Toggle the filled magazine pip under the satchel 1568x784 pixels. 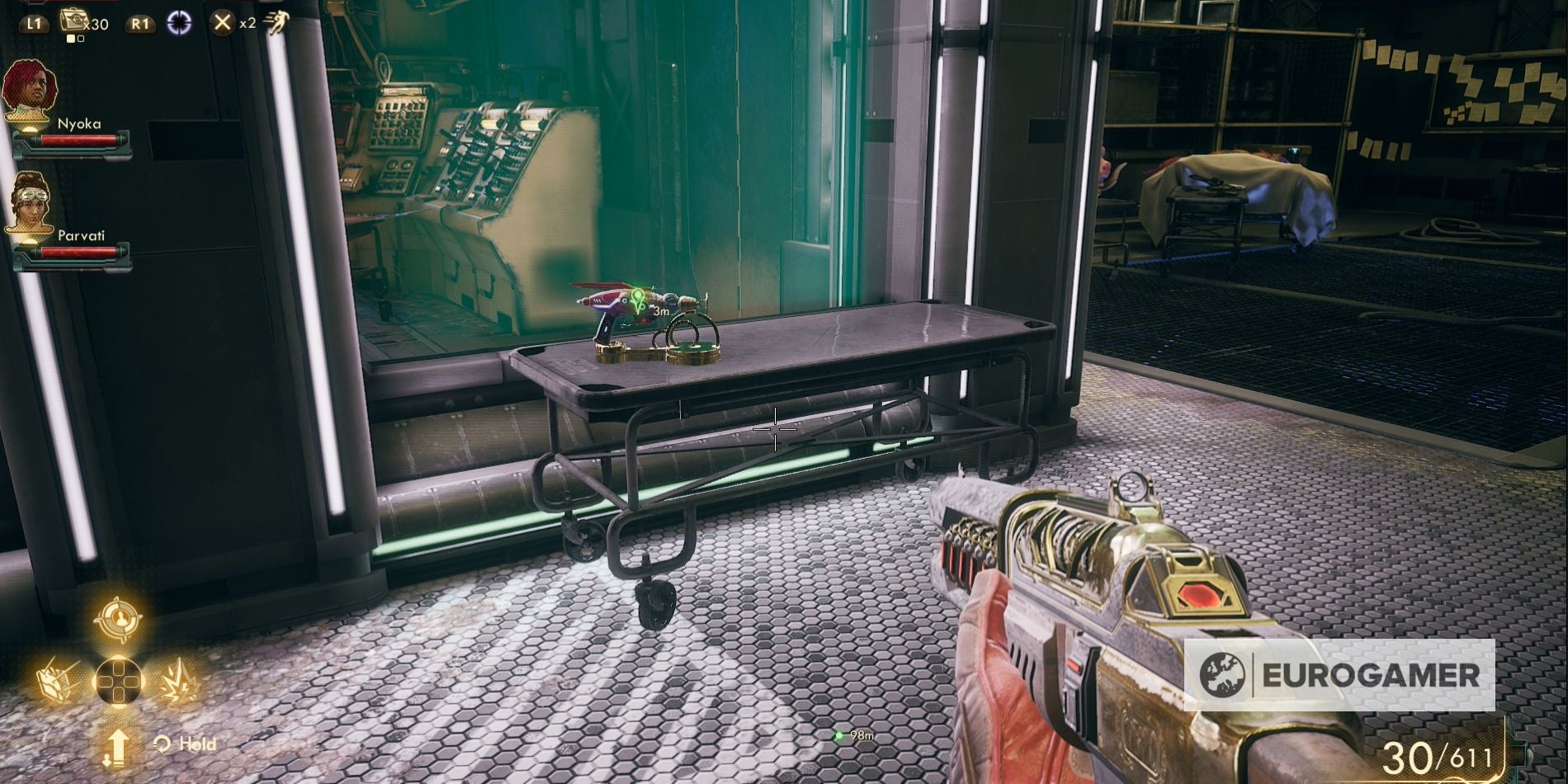70,37
